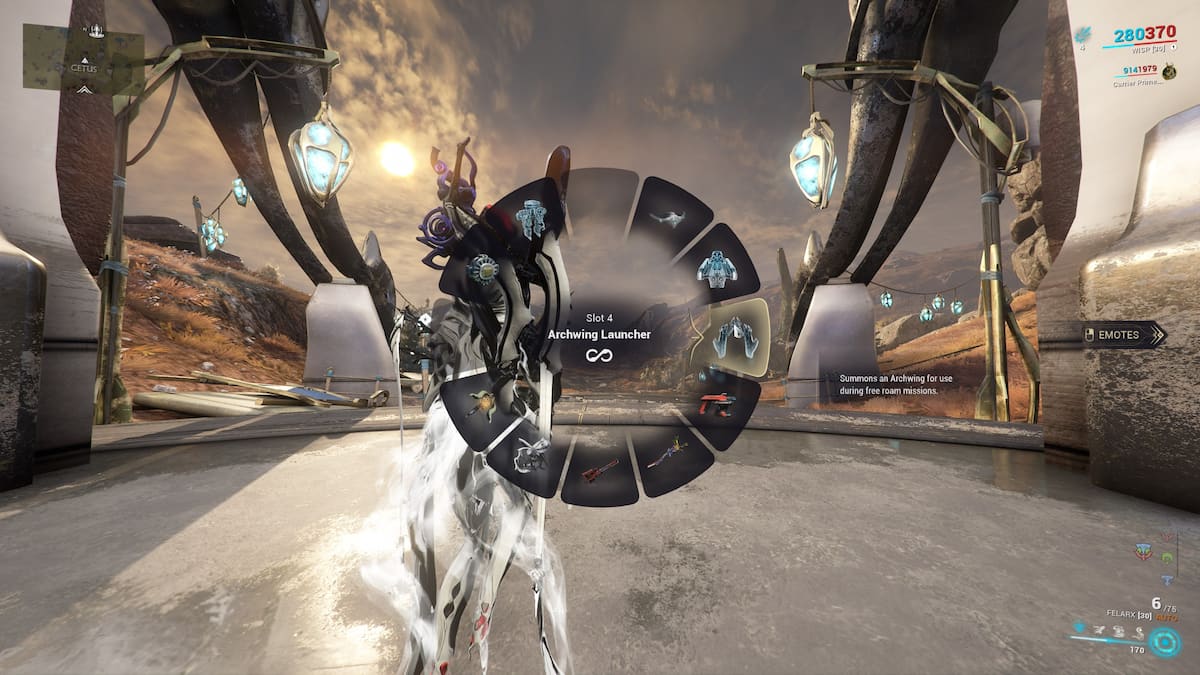Open the Emotes wheel
Viewport: 1200px width, 675px height.
[1124, 335]
